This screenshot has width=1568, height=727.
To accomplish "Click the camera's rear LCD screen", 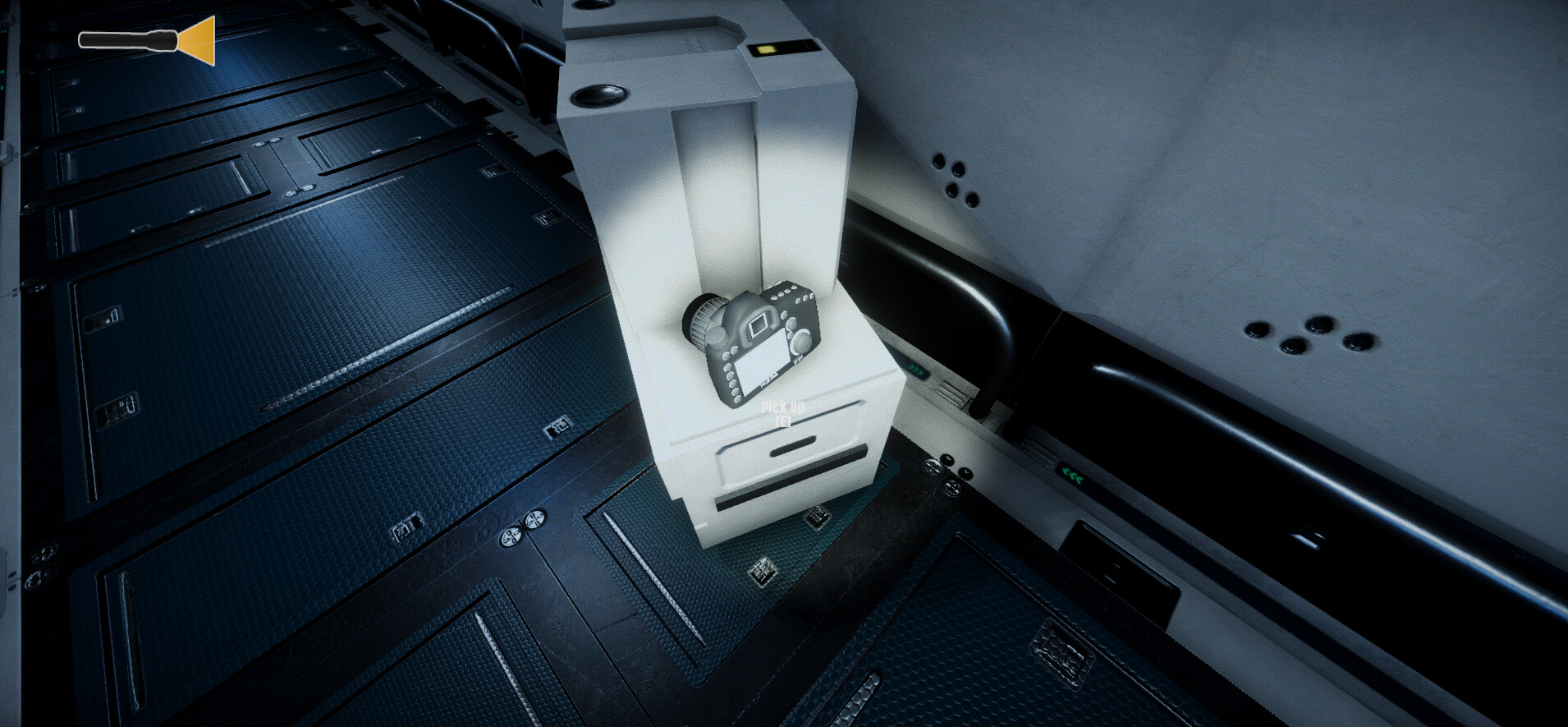I will pyautogui.click(x=762, y=364).
